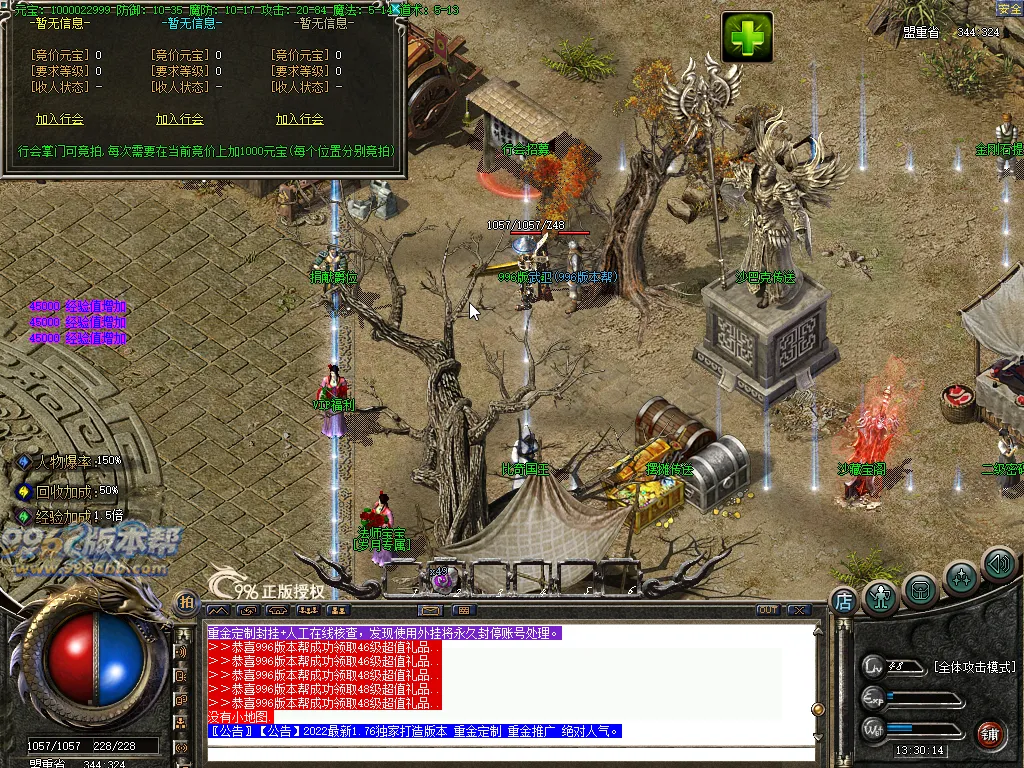This screenshot has height=768, width=1024.
Task: Close the chat window with X
Action: 799,610
